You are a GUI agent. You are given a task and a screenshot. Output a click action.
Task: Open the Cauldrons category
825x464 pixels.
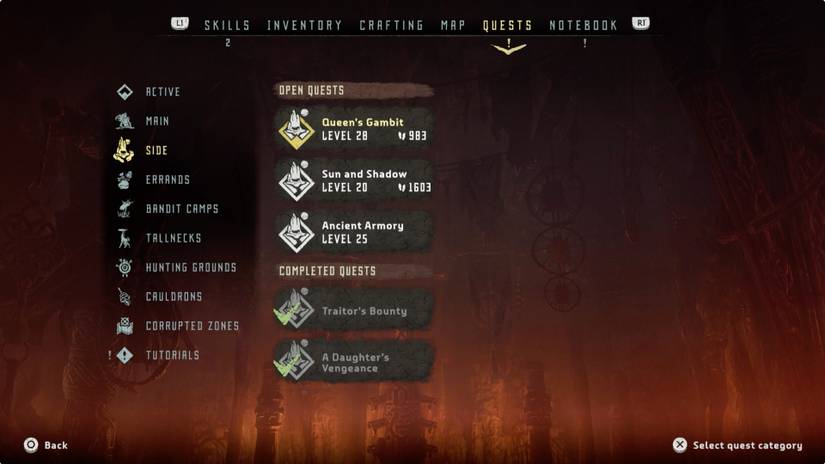point(173,297)
